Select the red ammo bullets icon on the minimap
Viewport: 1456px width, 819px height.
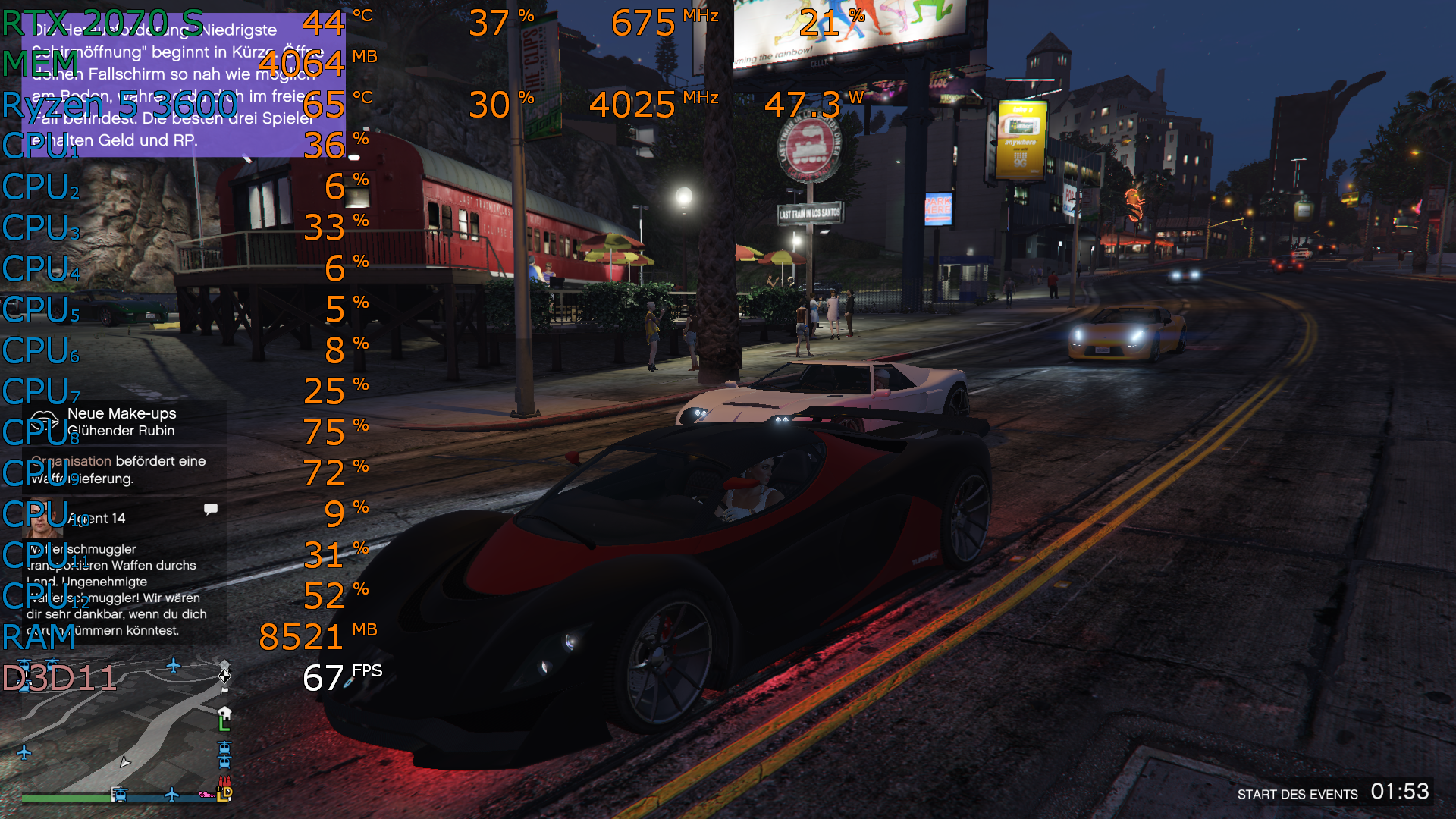point(224,782)
